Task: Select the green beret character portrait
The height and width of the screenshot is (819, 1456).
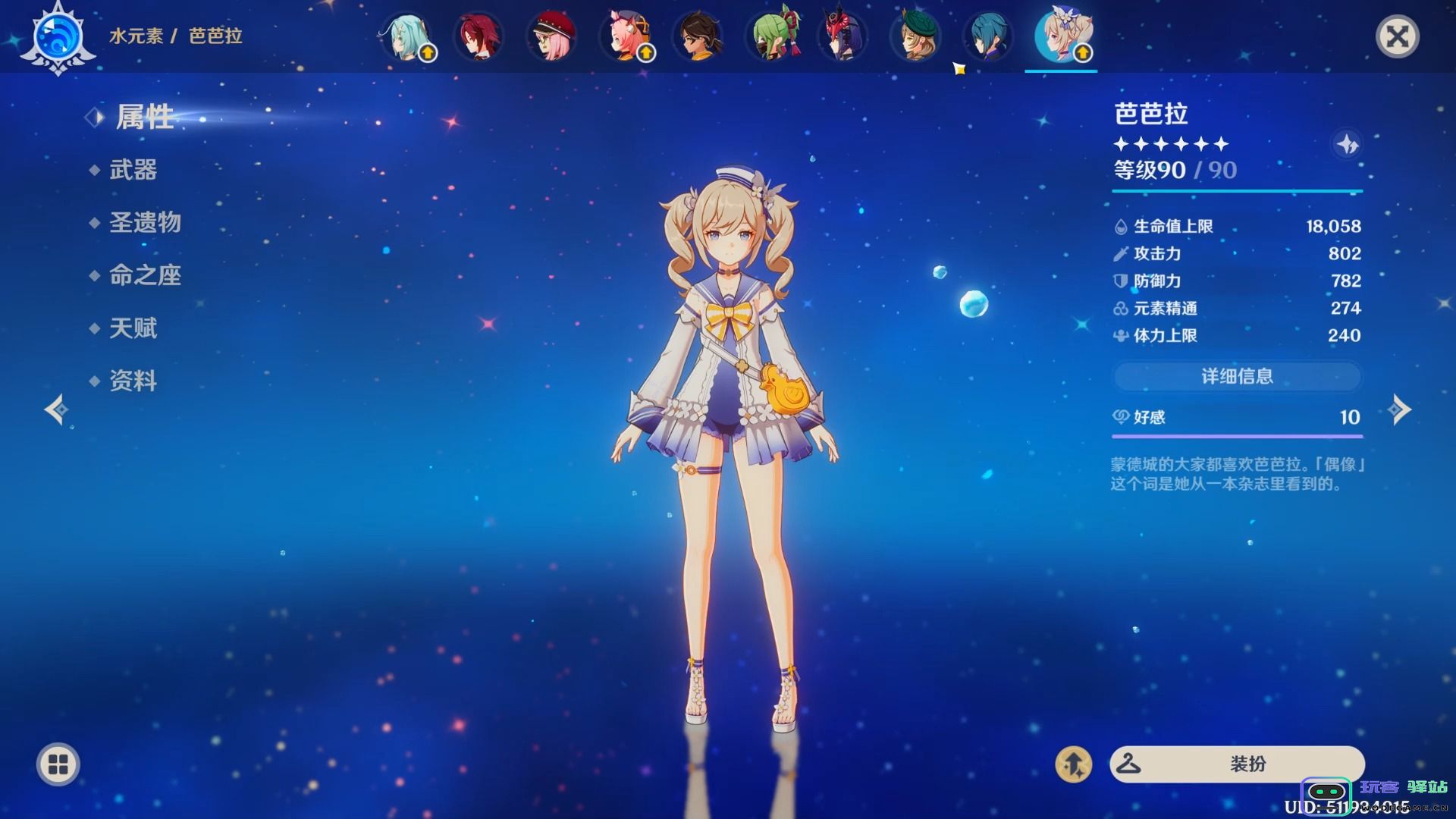Action: coord(915,36)
